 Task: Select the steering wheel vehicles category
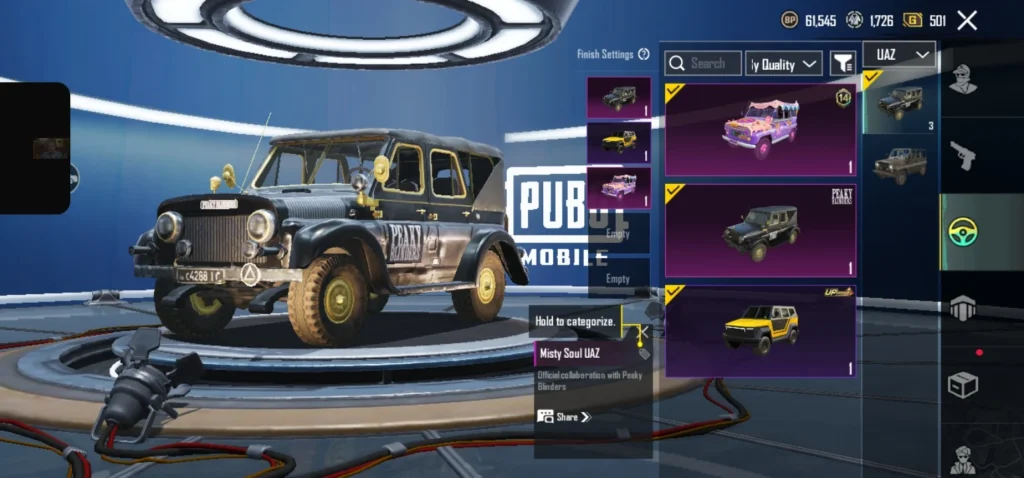(x=963, y=232)
